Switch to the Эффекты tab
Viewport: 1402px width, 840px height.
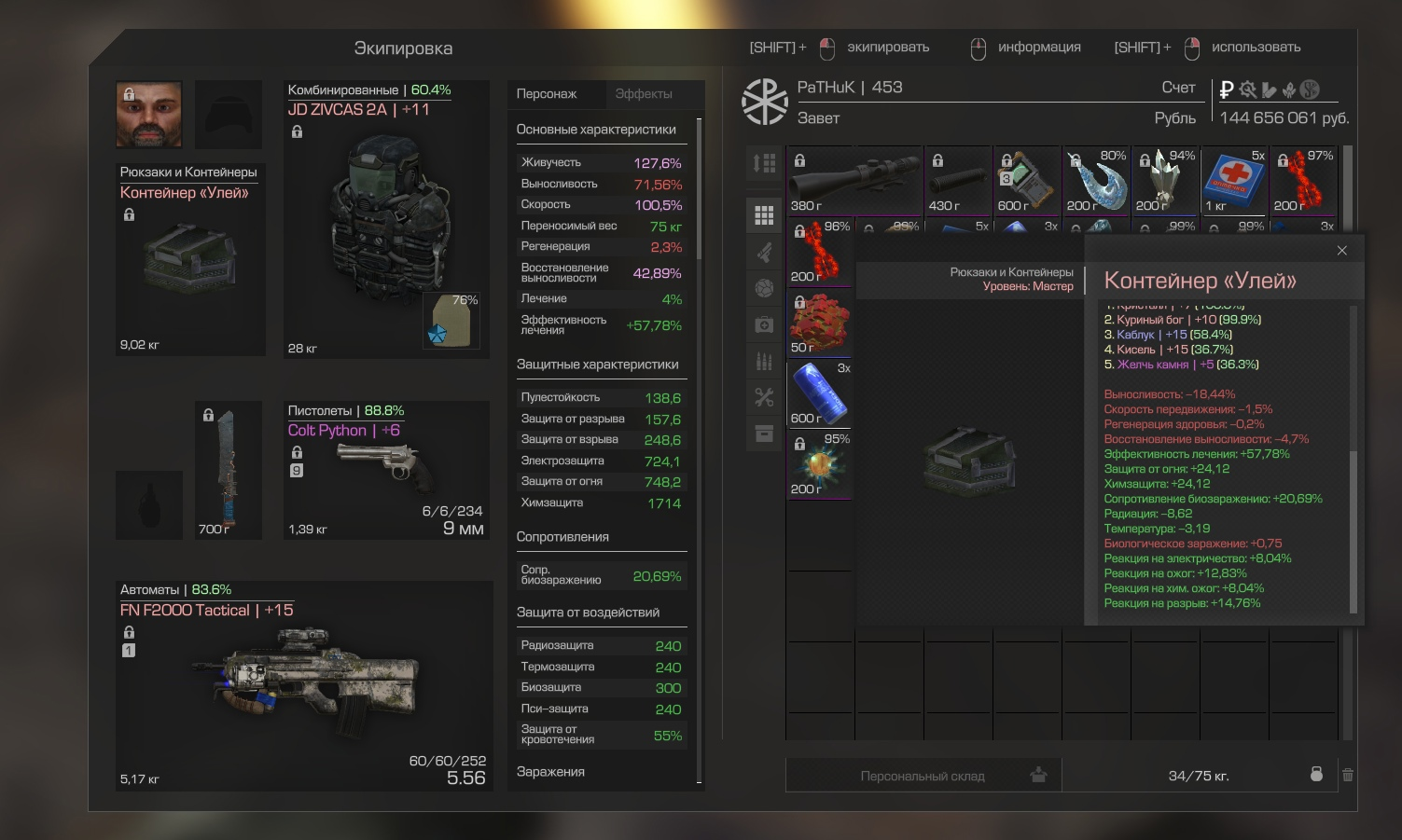(x=644, y=94)
